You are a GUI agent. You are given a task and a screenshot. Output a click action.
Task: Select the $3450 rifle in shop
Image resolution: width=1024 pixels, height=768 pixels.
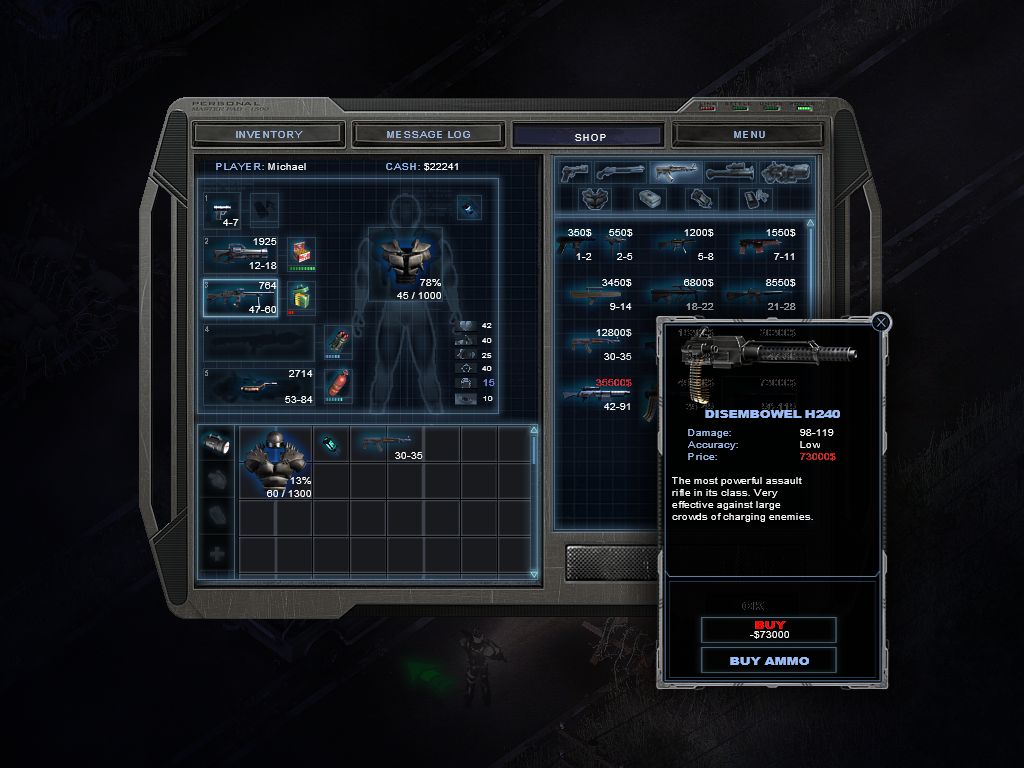600,295
